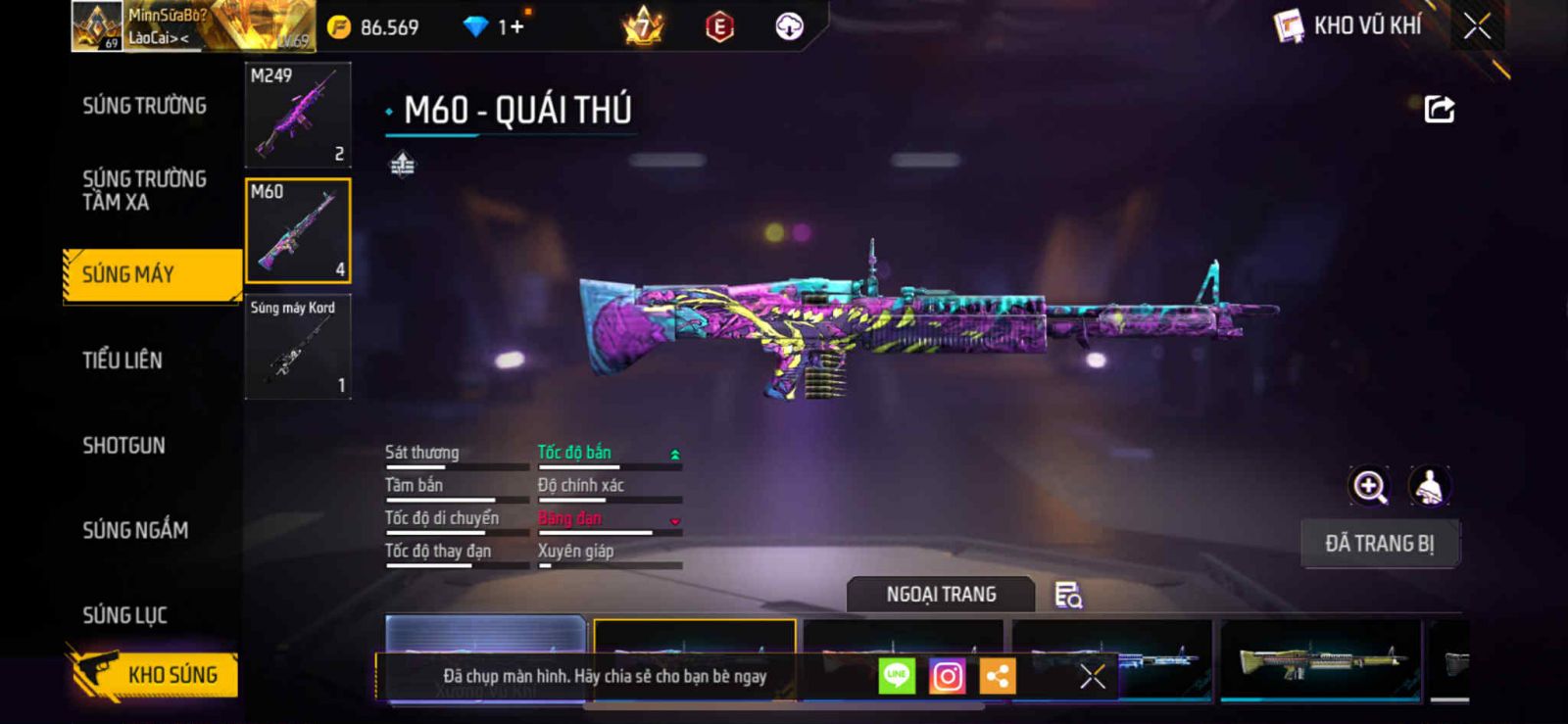The image size is (1568, 724).
Task: Switch to Súng Trường Tầm Xa category
Action: click(x=144, y=190)
